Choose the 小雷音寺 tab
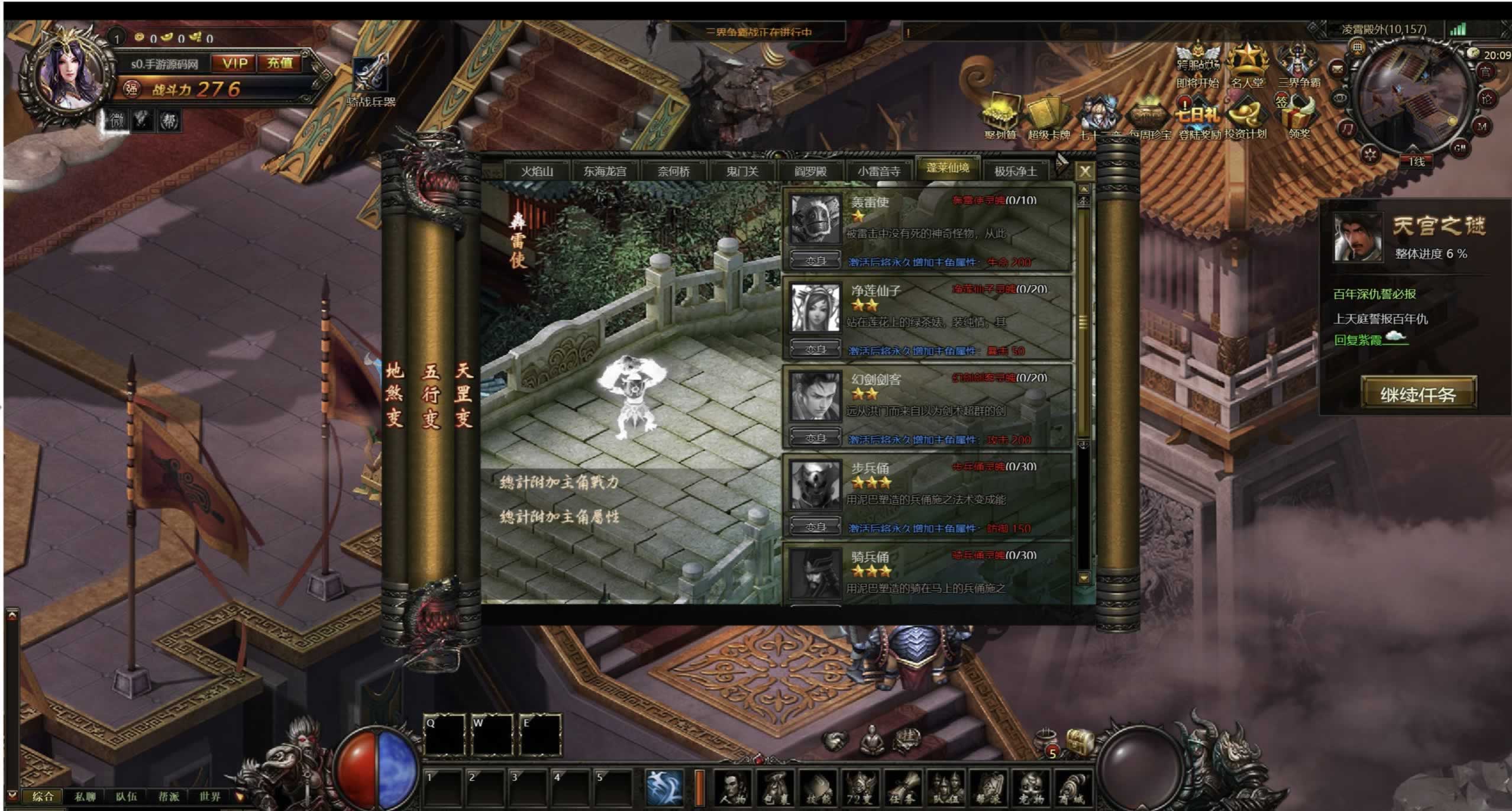The width and height of the screenshot is (1512, 811). tap(878, 172)
